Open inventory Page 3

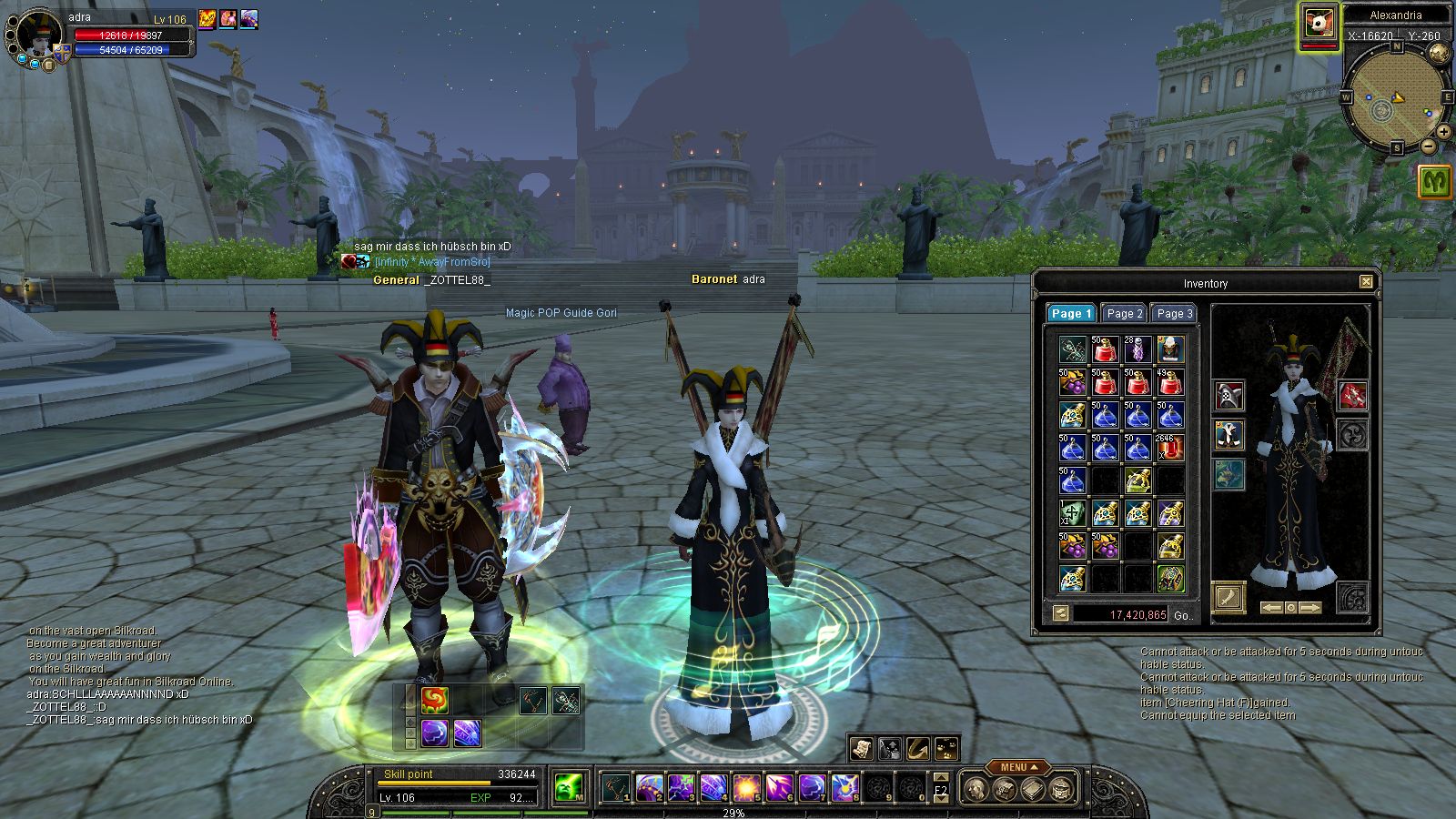(1174, 313)
